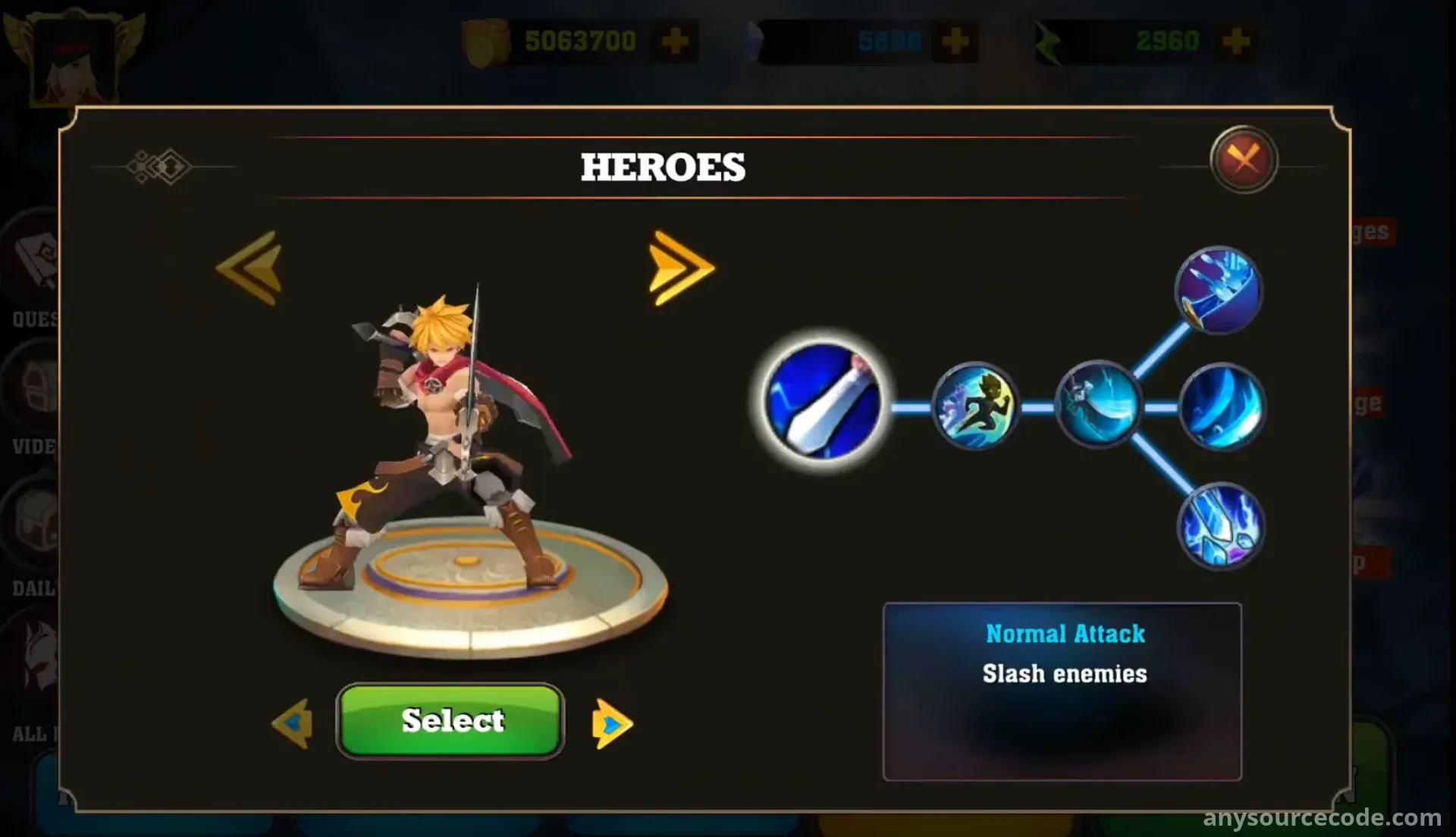
Task: Select the current hero
Action: click(451, 720)
